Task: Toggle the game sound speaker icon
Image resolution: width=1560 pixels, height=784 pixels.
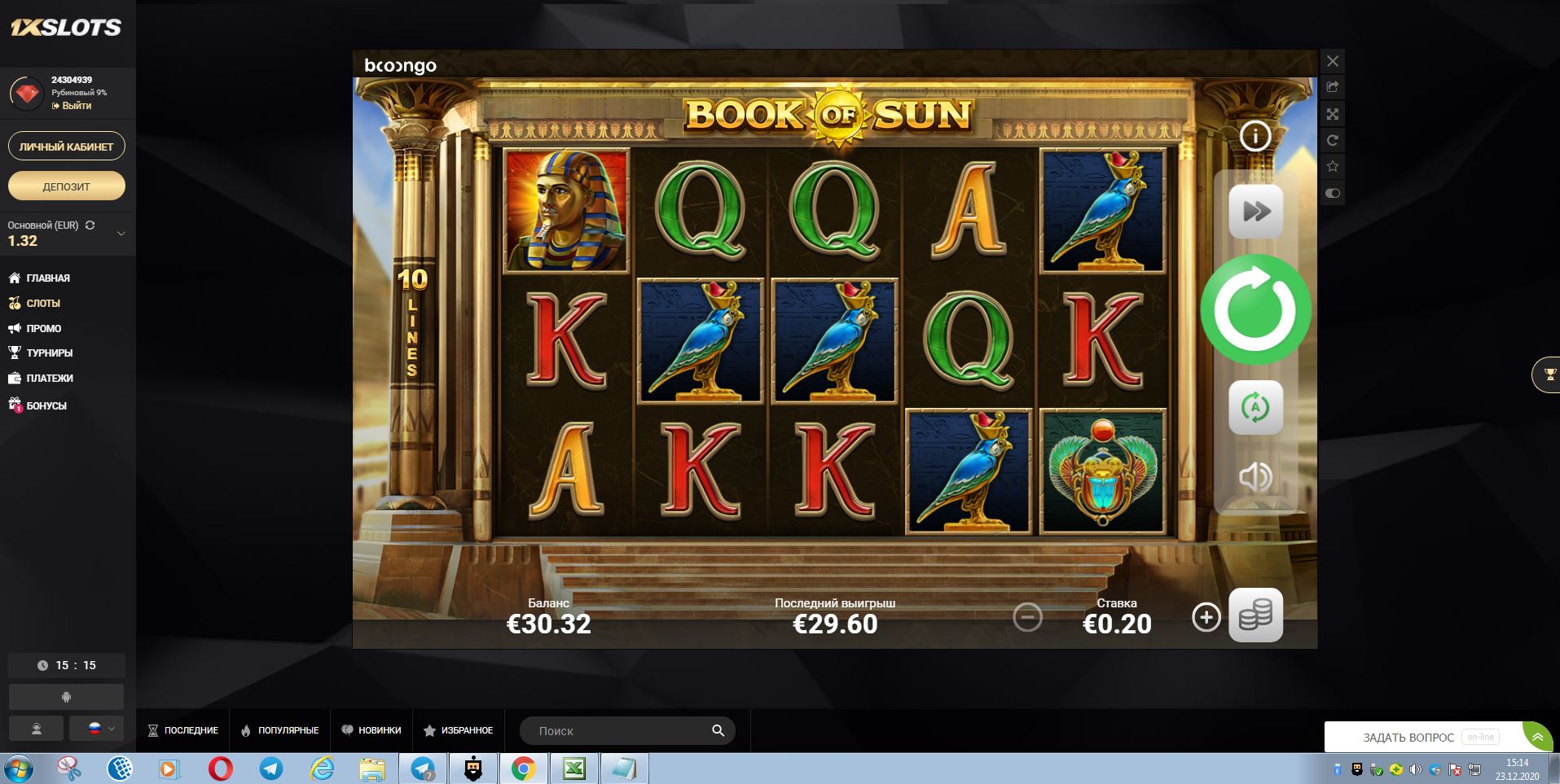Action: pyautogui.click(x=1255, y=476)
